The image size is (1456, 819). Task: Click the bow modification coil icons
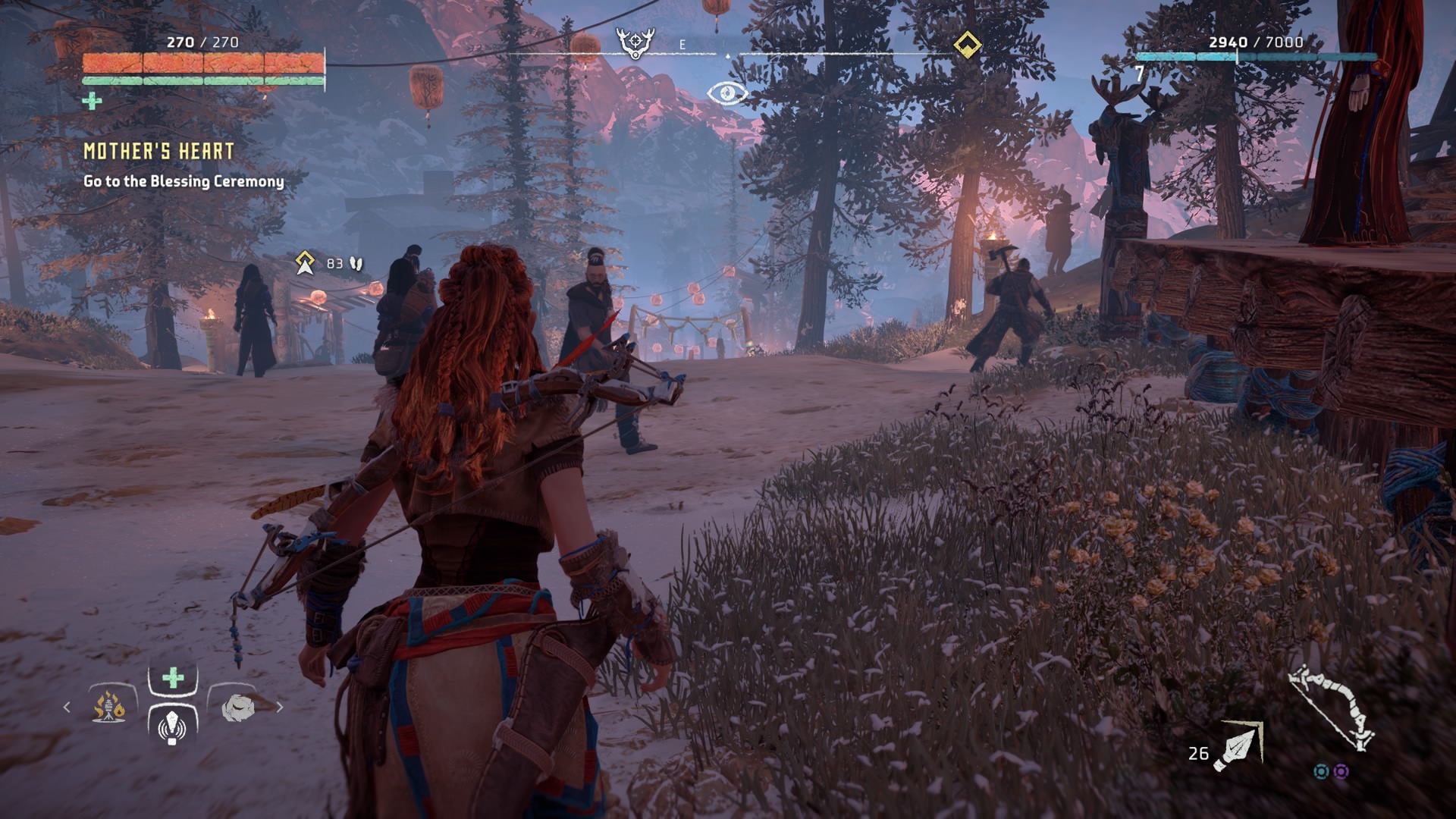tap(1331, 771)
